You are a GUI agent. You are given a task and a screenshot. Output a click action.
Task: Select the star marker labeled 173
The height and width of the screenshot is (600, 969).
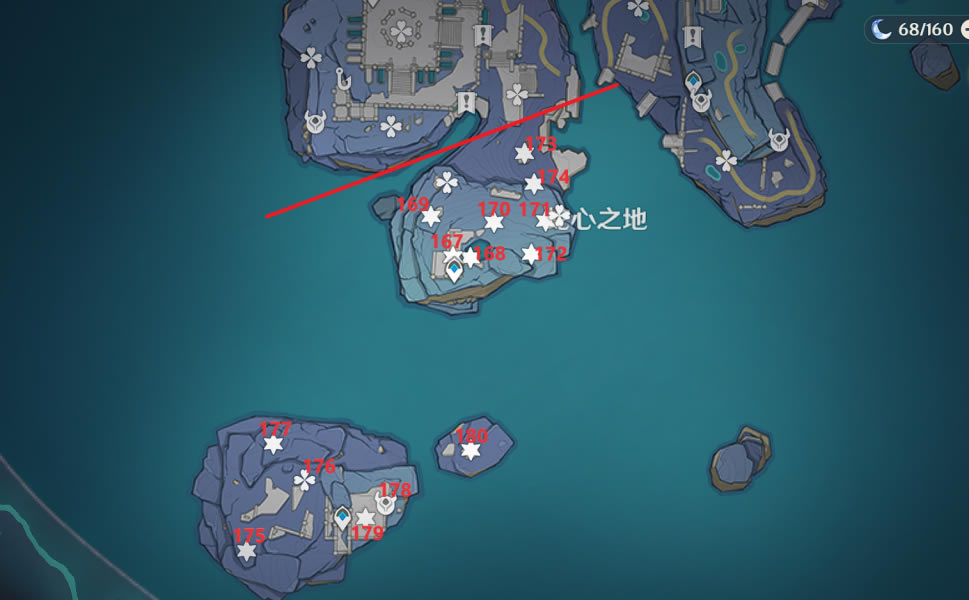524,154
